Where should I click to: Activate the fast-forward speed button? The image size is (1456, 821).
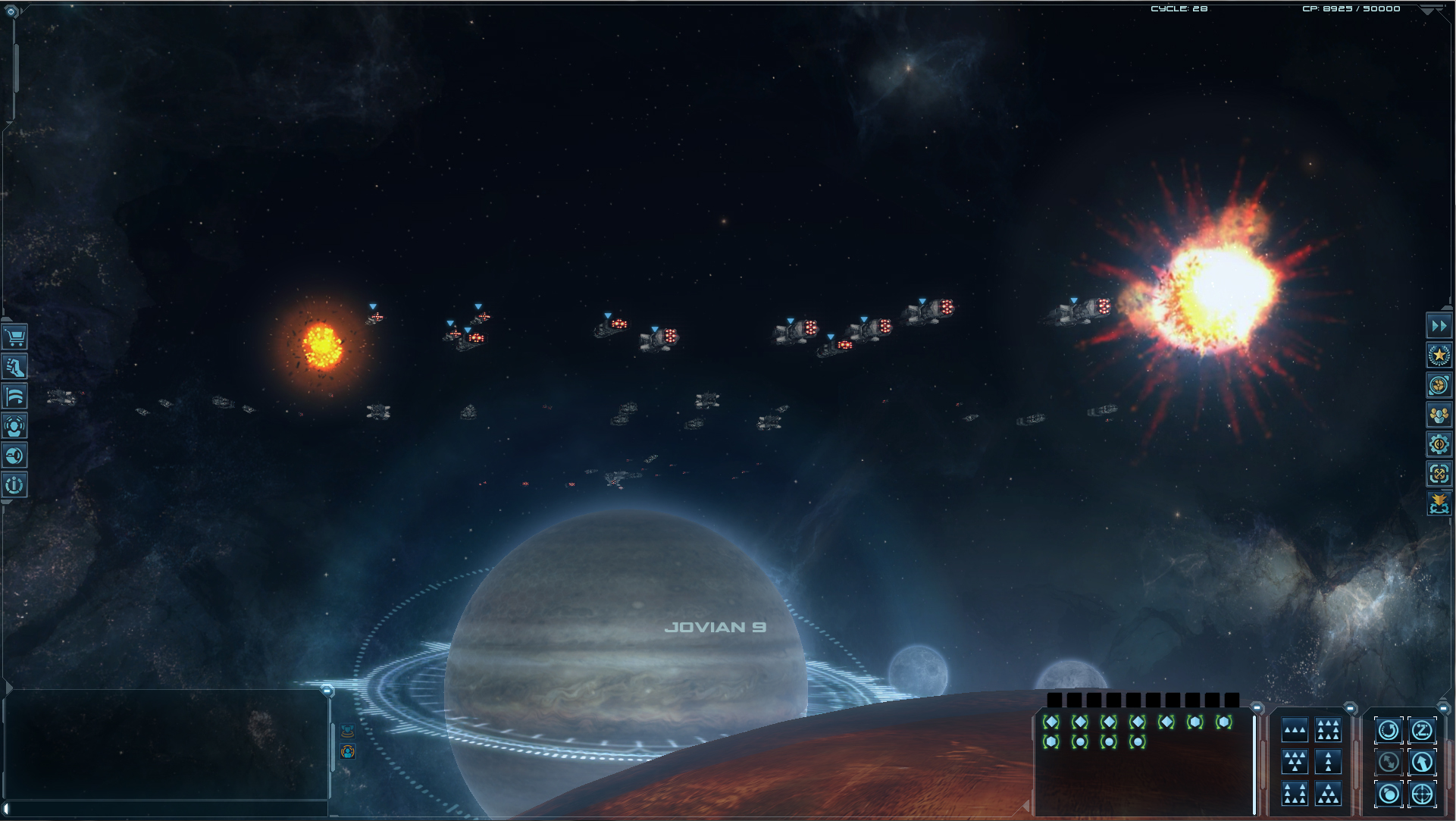1439,326
